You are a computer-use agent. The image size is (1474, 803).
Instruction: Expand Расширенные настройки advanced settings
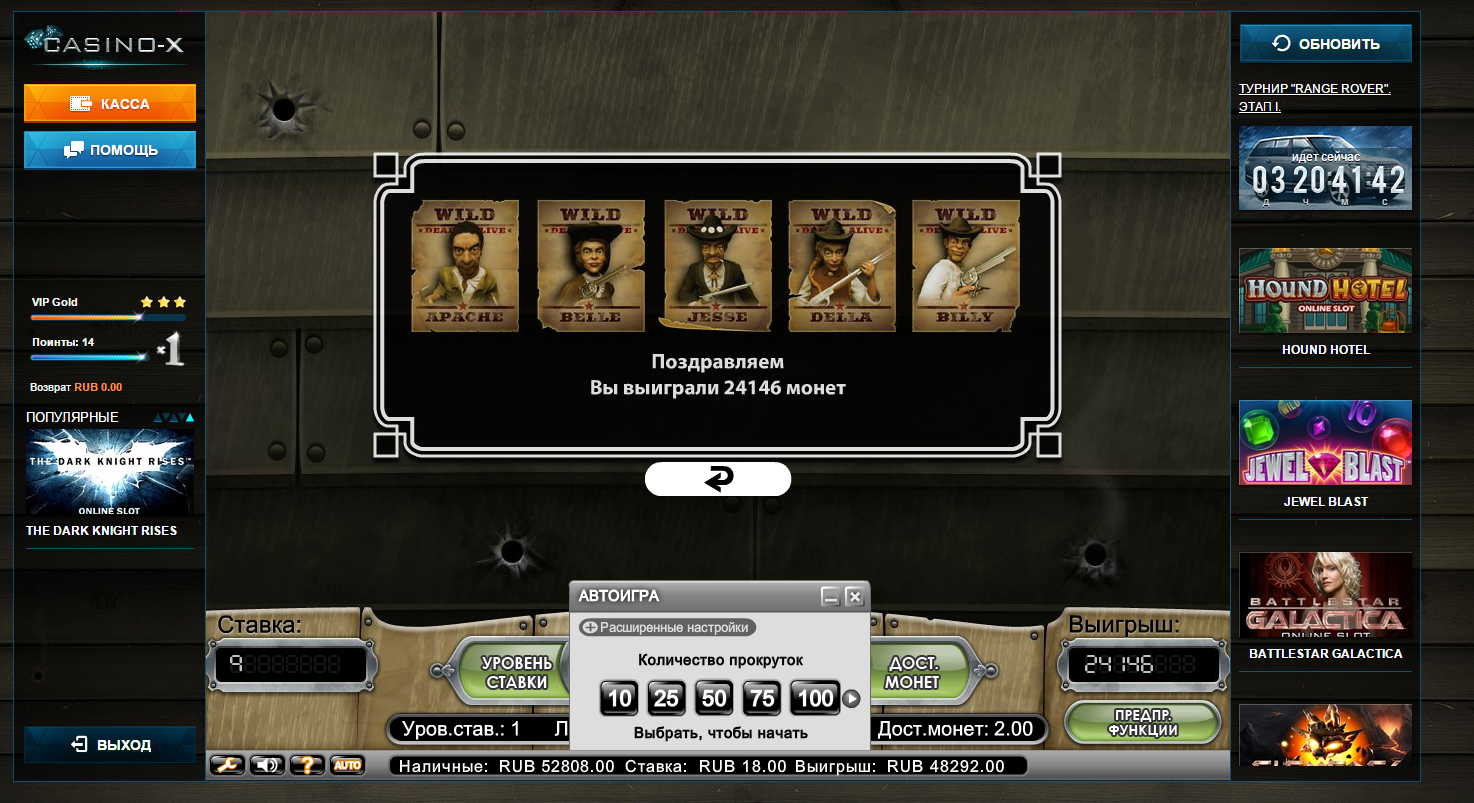667,627
